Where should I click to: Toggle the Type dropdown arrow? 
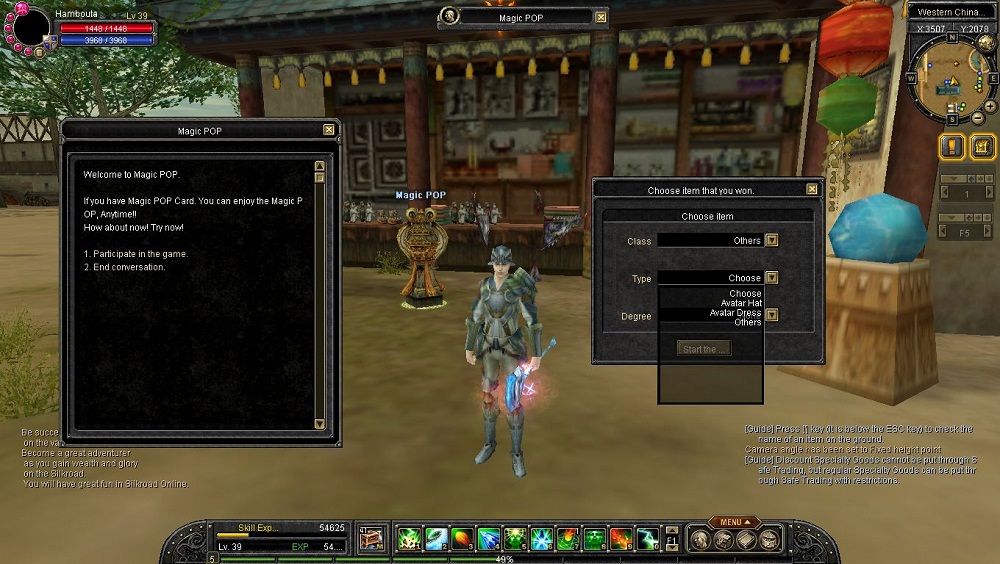(x=771, y=278)
